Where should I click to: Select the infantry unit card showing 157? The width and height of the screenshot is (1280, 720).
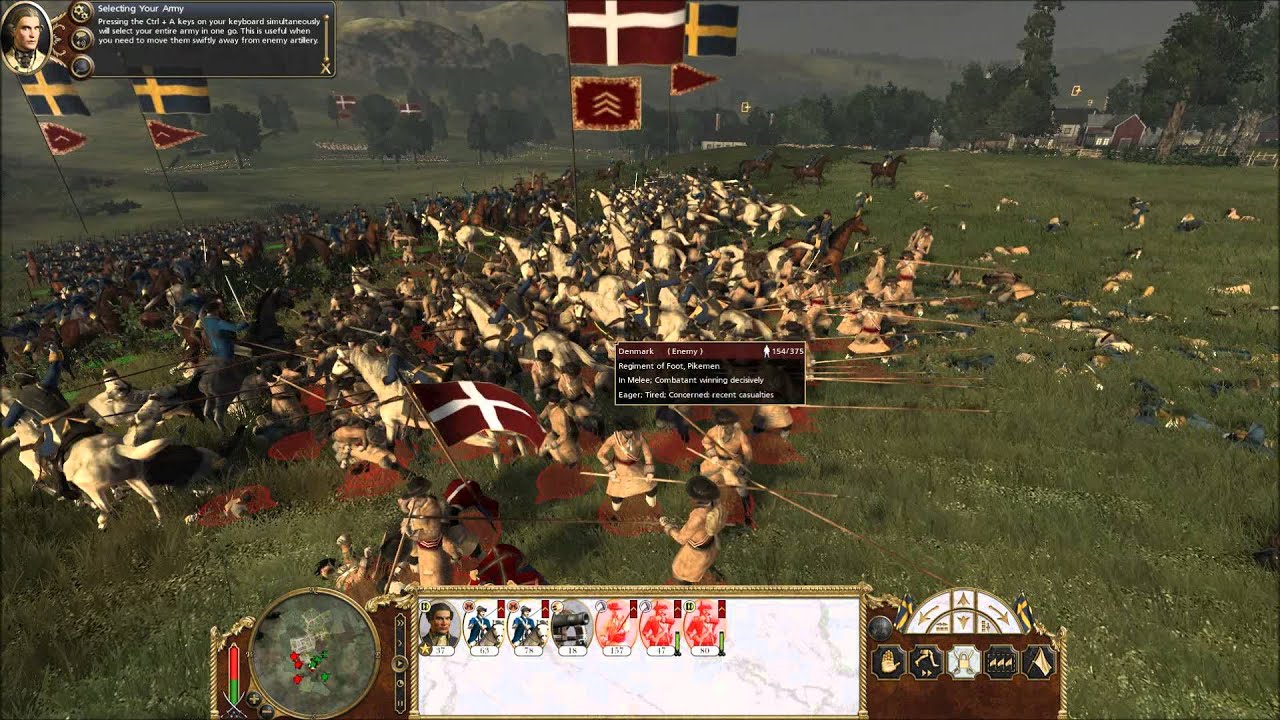click(616, 628)
